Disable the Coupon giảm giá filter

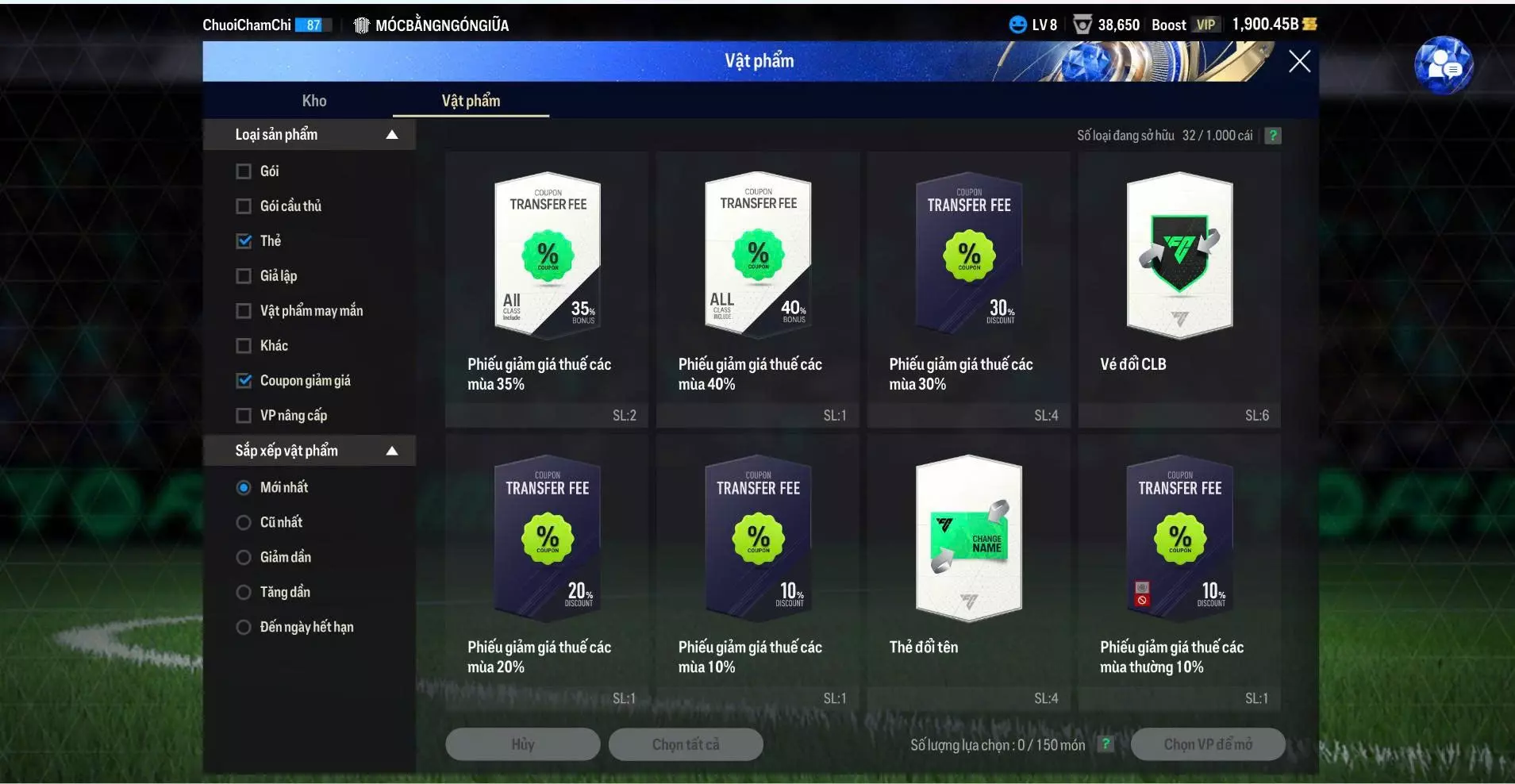point(243,380)
